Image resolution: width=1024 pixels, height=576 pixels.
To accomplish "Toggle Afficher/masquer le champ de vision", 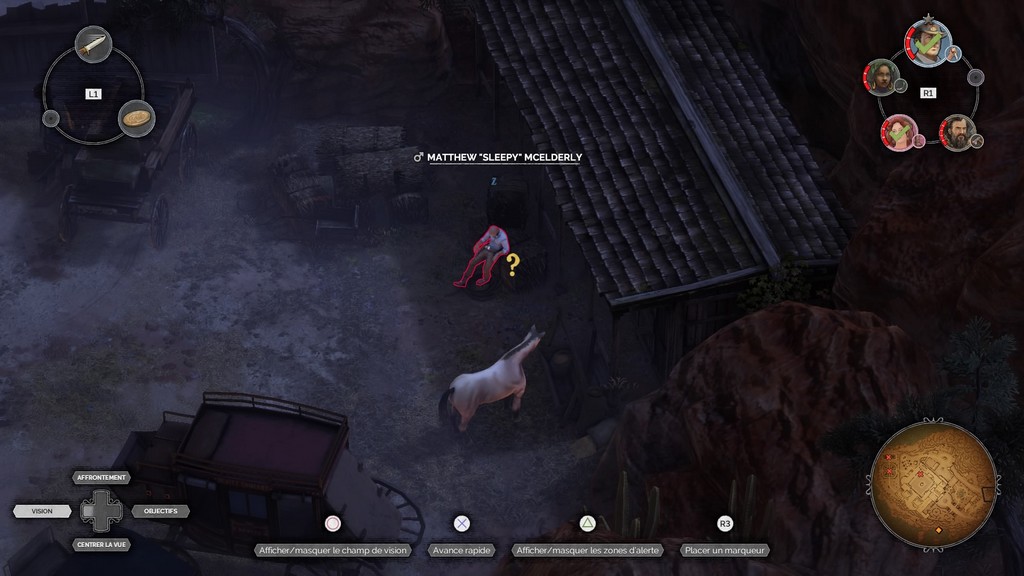I will pos(333,550).
